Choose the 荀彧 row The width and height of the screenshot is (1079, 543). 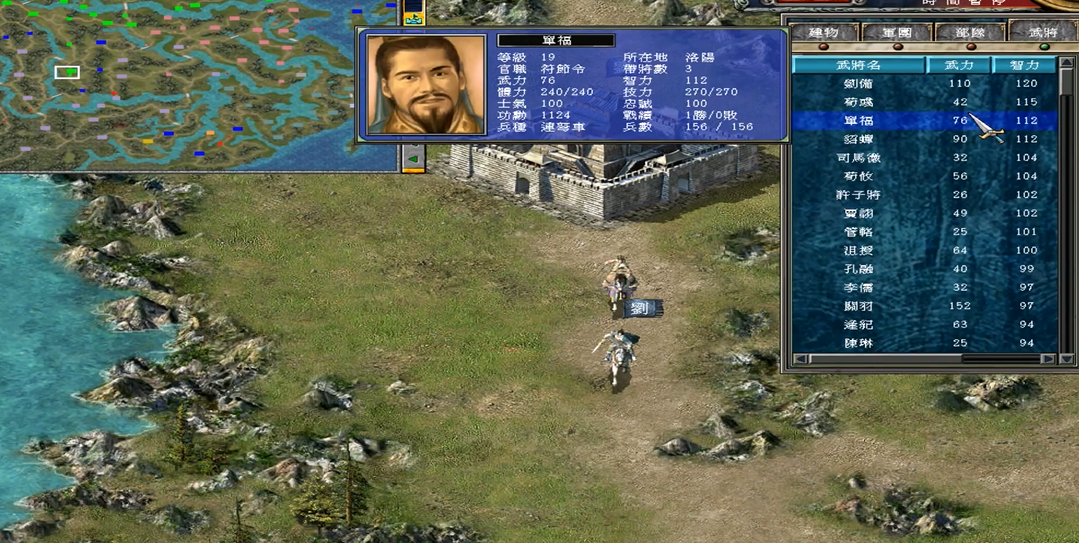[859, 102]
